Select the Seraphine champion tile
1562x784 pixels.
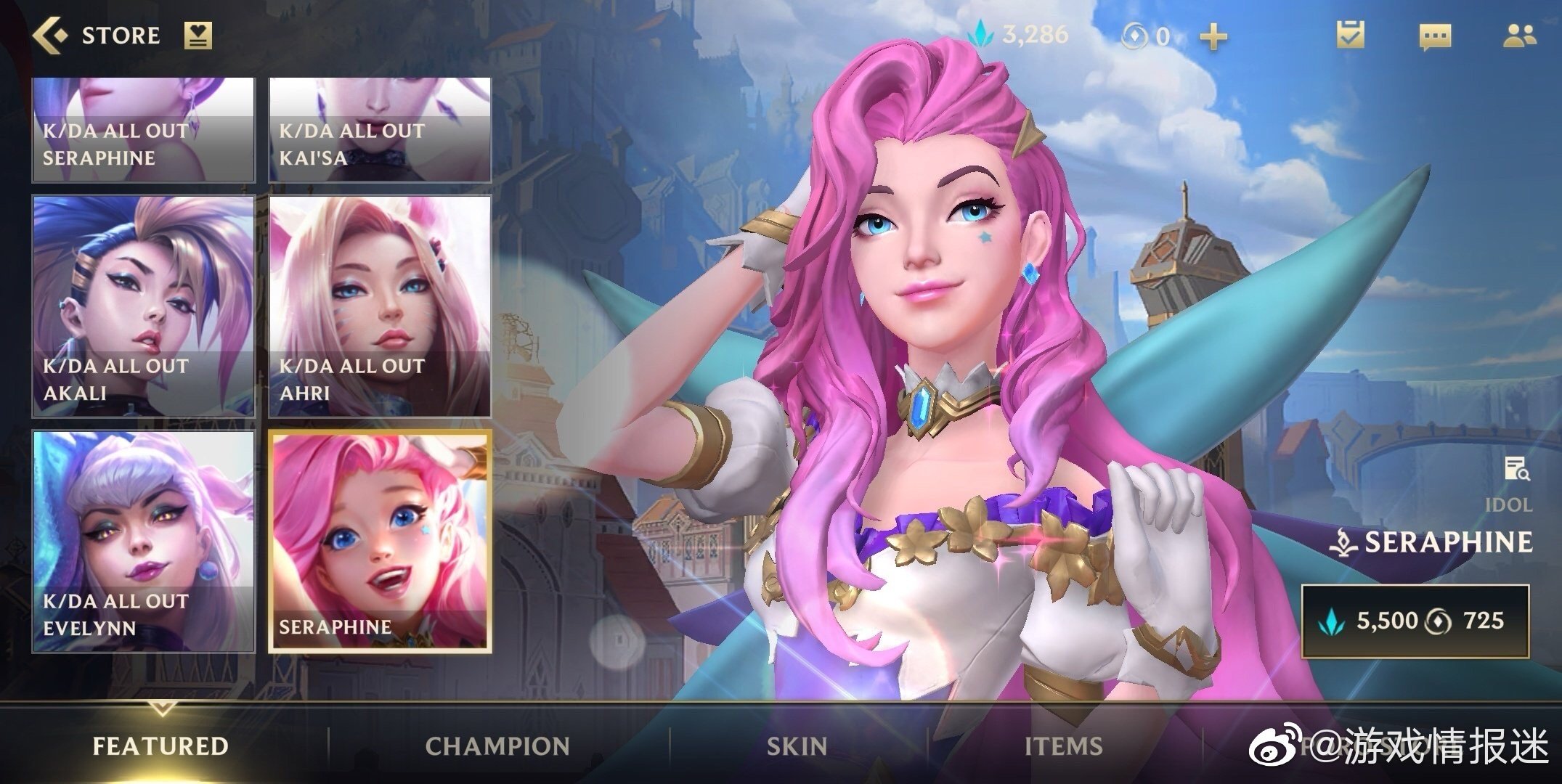(x=380, y=541)
